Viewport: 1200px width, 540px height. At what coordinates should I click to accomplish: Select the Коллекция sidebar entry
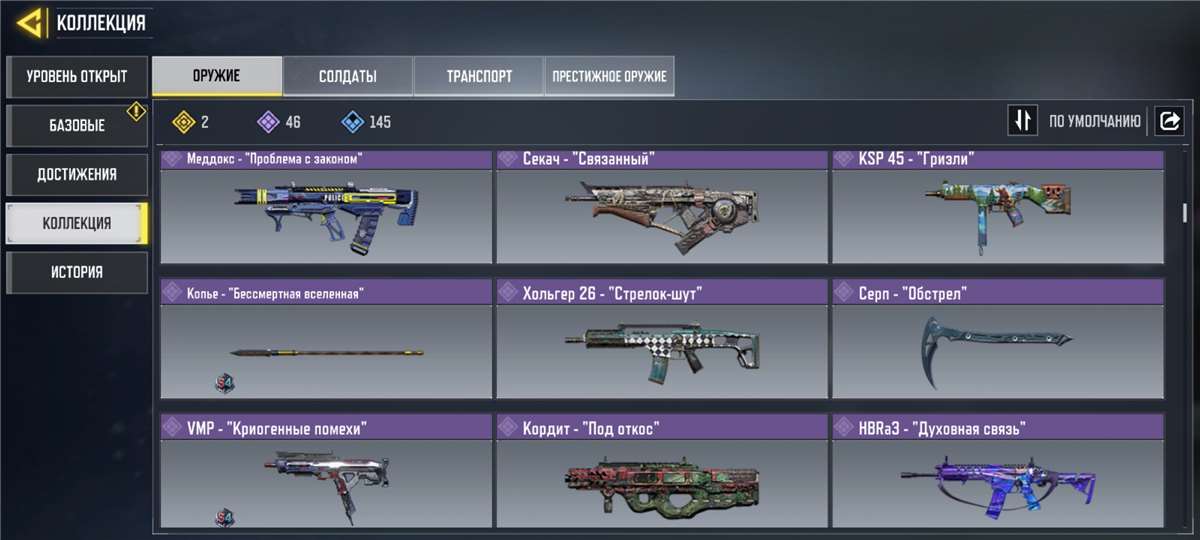76,223
